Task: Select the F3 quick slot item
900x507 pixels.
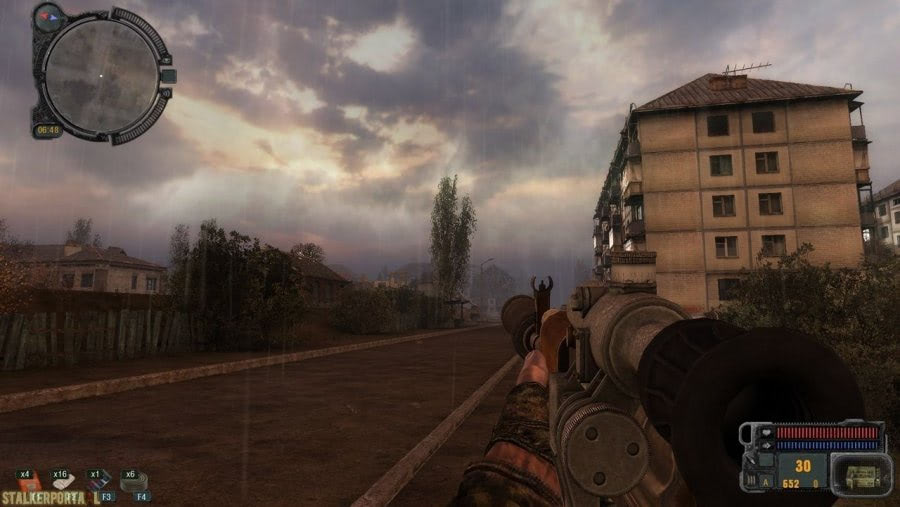Action: [x=99, y=483]
